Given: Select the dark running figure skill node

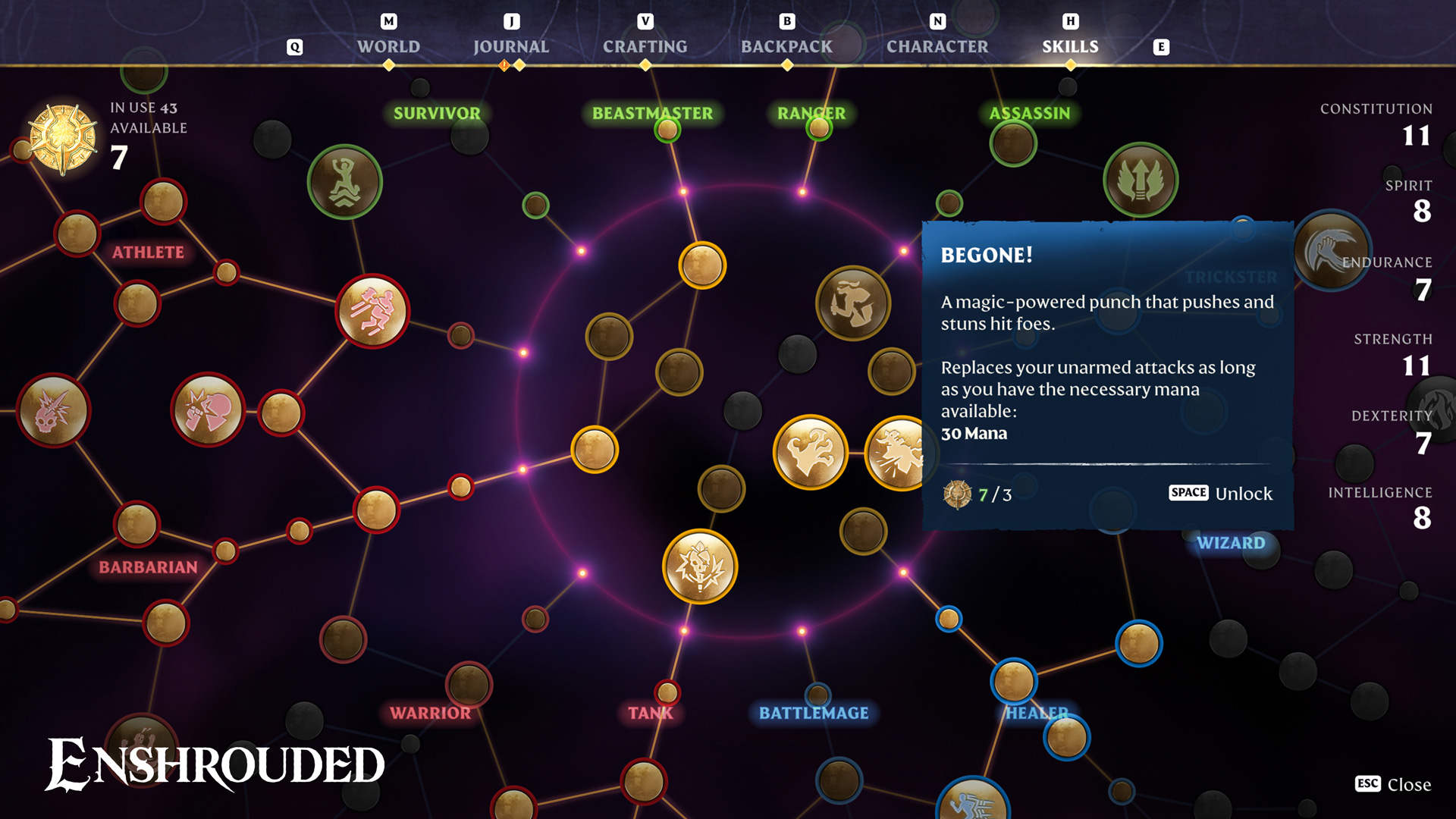Looking at the screenshot, I should (x=853, y=303).
